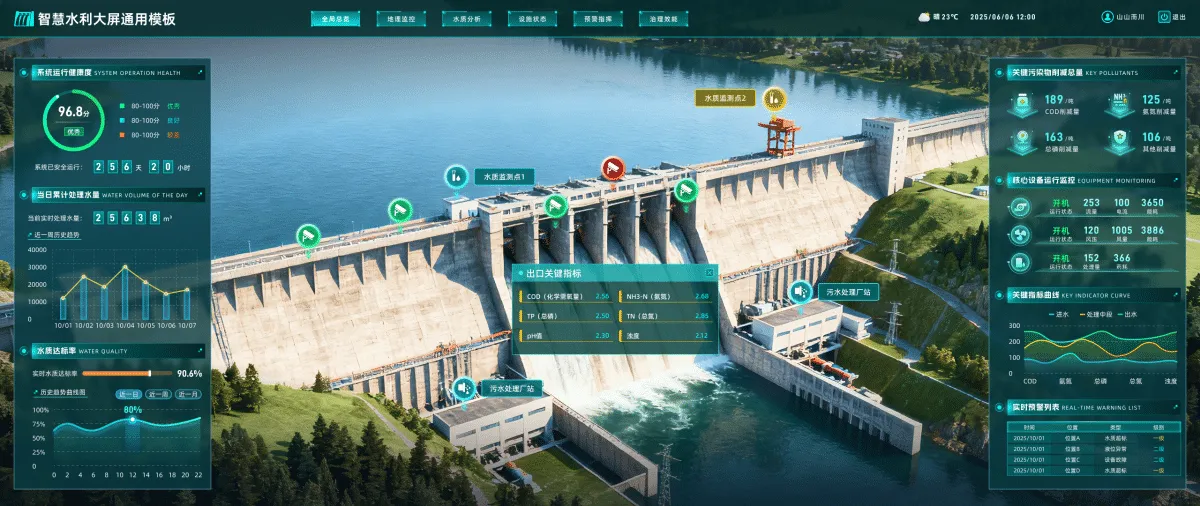Switch trend chart to 近一月
Image resolution: width=1200 pixels, height=506 pixels.
click(x=187, y=394)
